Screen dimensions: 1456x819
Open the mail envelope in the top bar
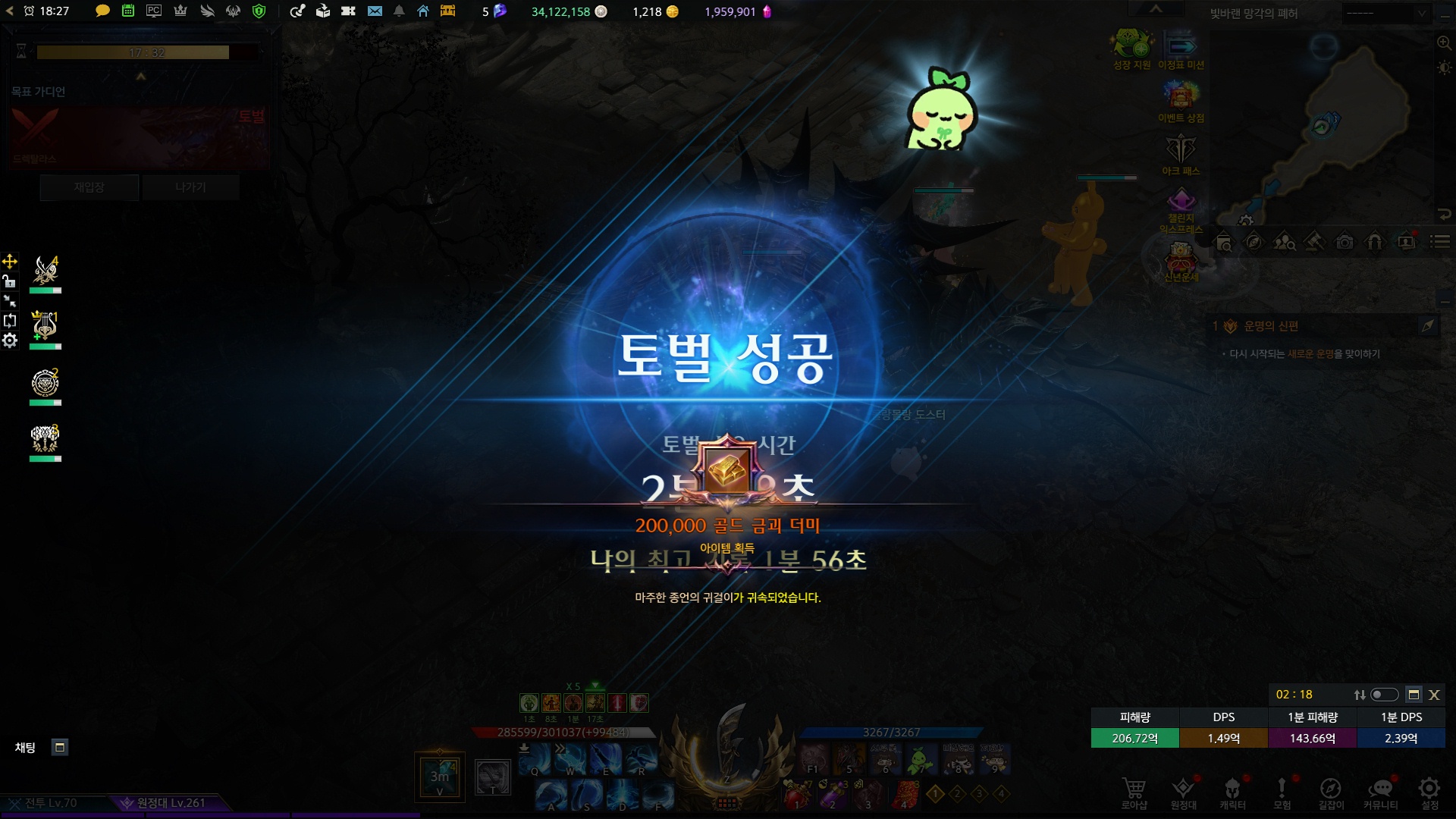point(375,11)
